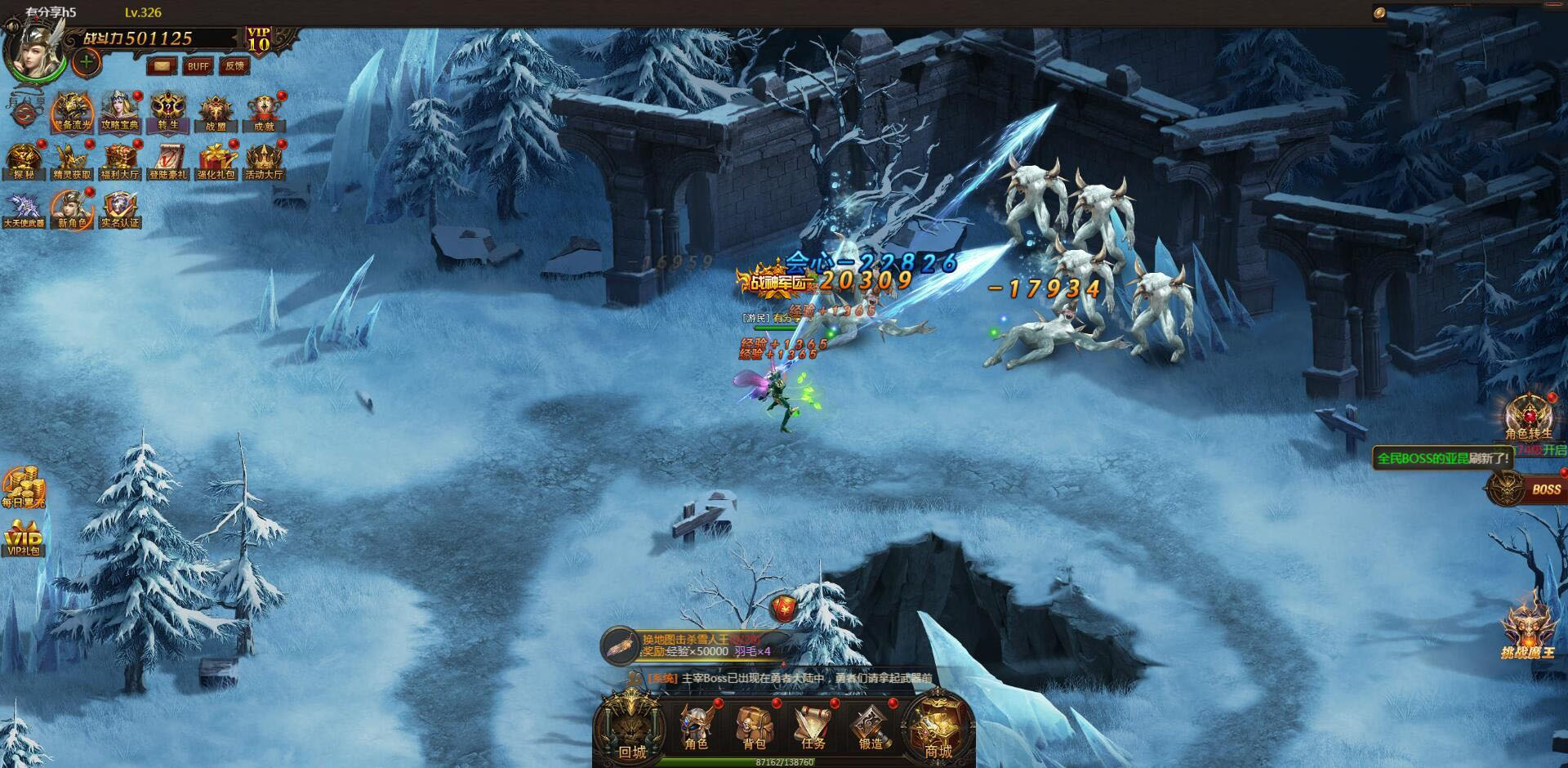Viewport: 1568px width, 768px height.
Task: Open the 活动大厅 events hall
Action: (x=264, y=161)
